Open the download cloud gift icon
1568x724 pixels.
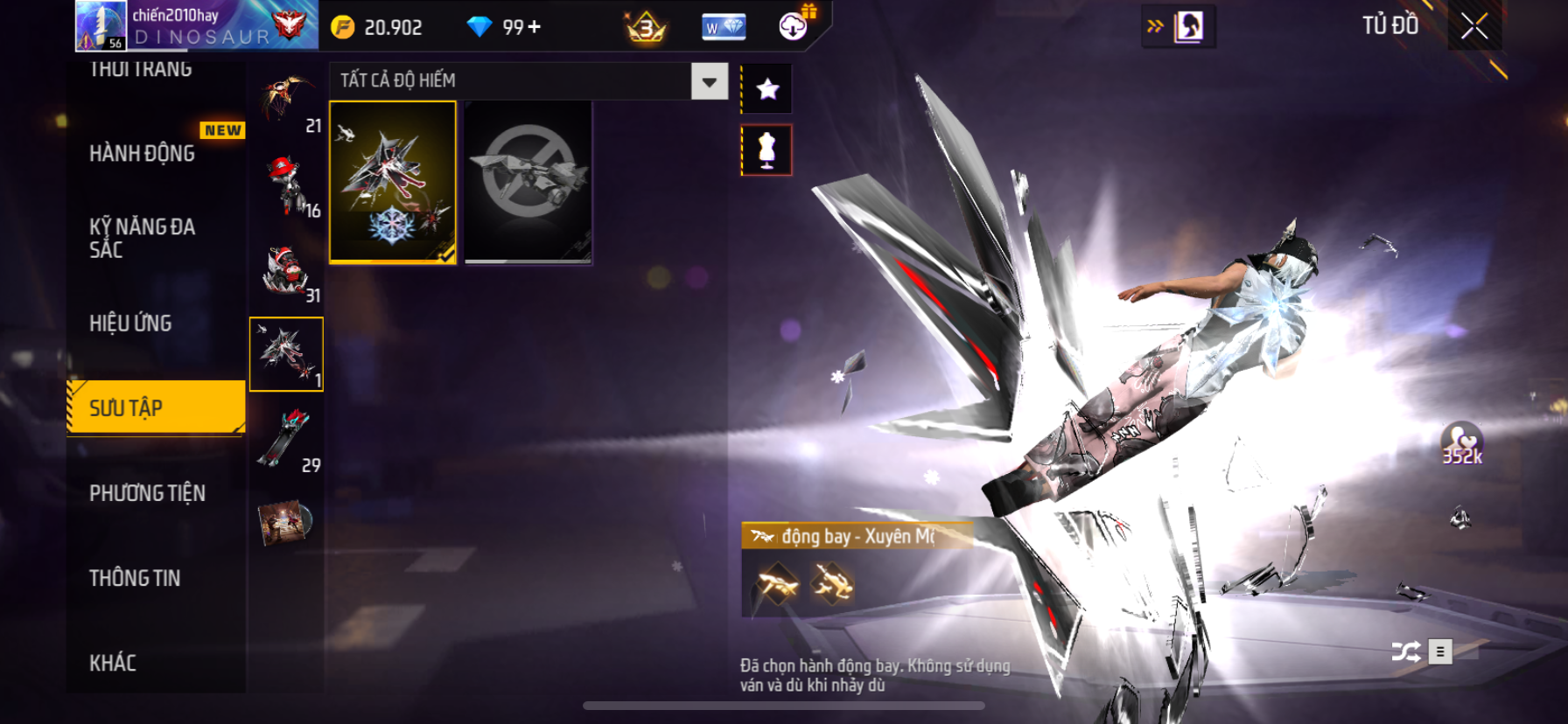point(794,25)
